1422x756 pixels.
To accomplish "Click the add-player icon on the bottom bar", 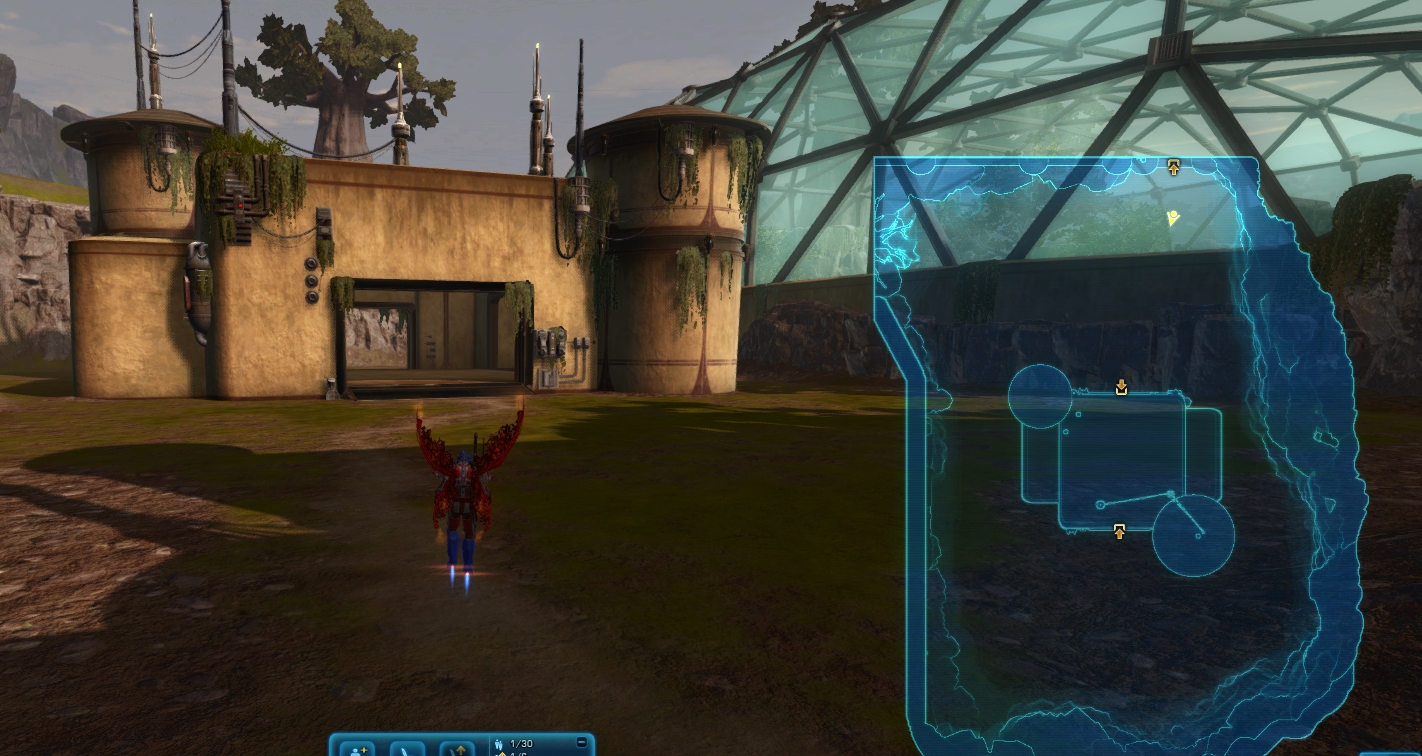I will [357, 748].
